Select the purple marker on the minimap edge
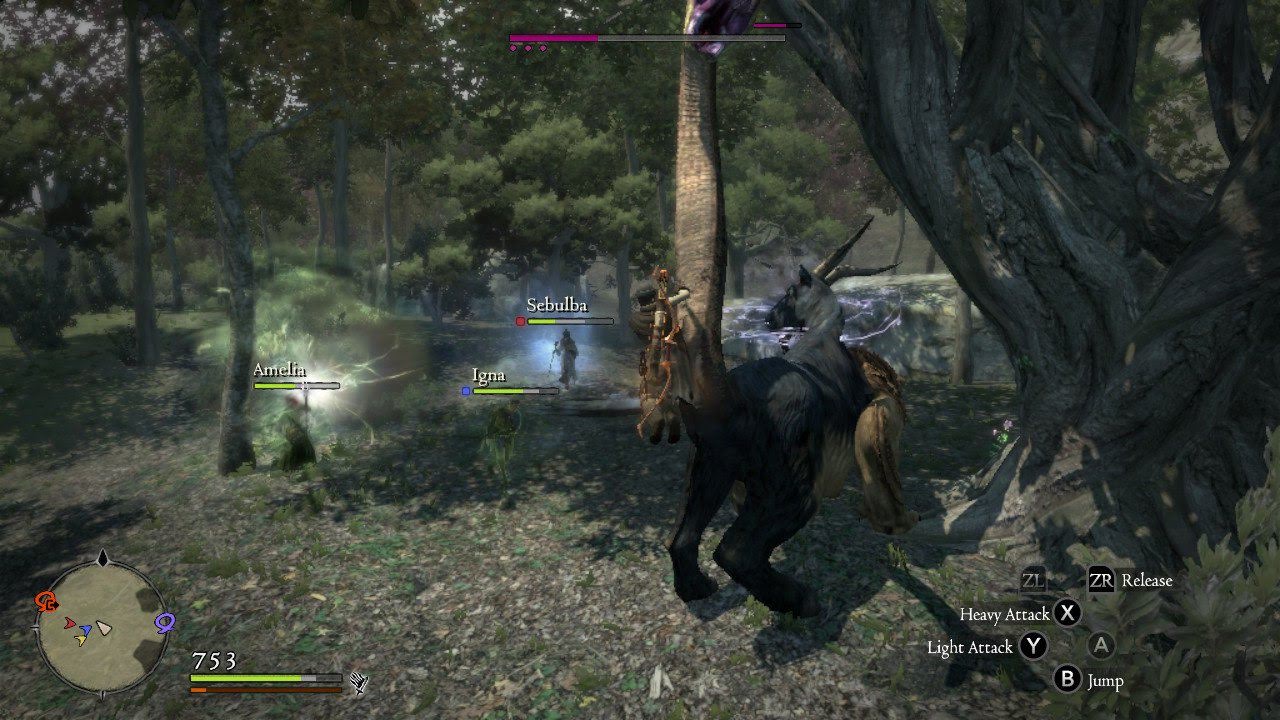The image size is (1280, 720). click(165, 622)
